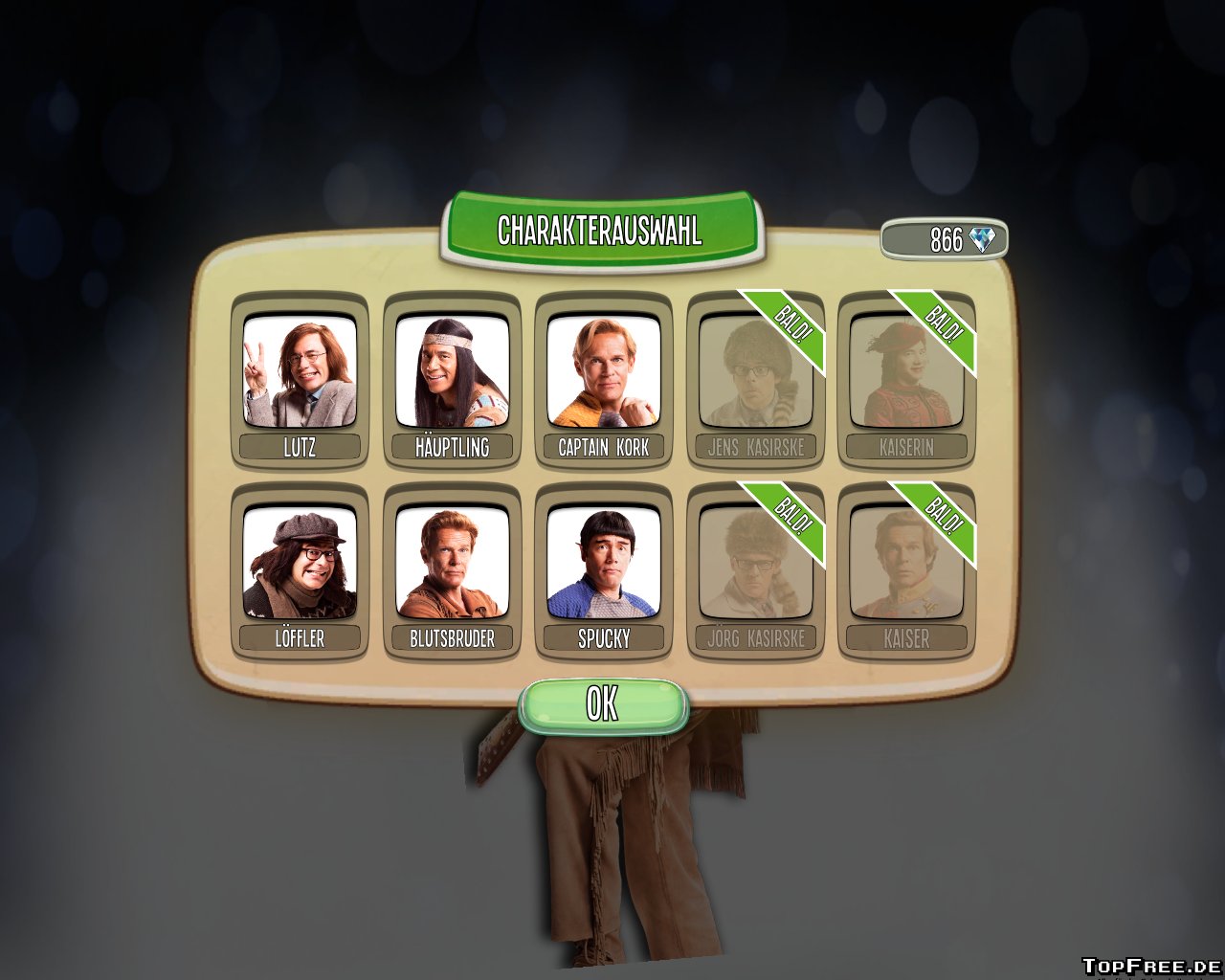Choose the upcoming Kaiser character tile
This screenshot has width=1225, height=980.
[x=906, y=565]
